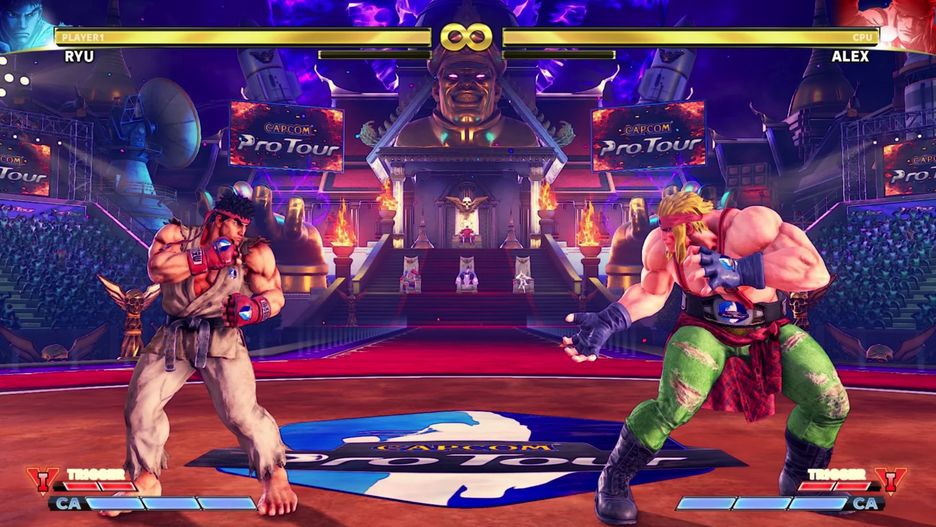Select Ryu's red V-Trigger emblem

tap(43, 479)
